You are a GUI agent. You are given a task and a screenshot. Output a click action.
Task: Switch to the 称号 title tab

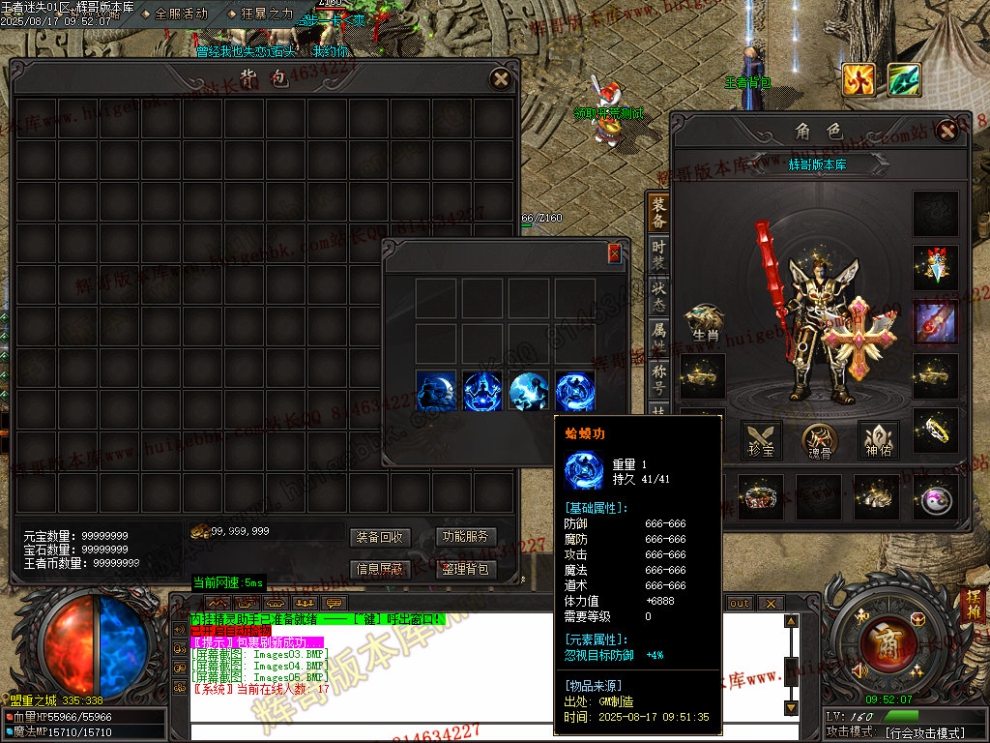(658, 376)
